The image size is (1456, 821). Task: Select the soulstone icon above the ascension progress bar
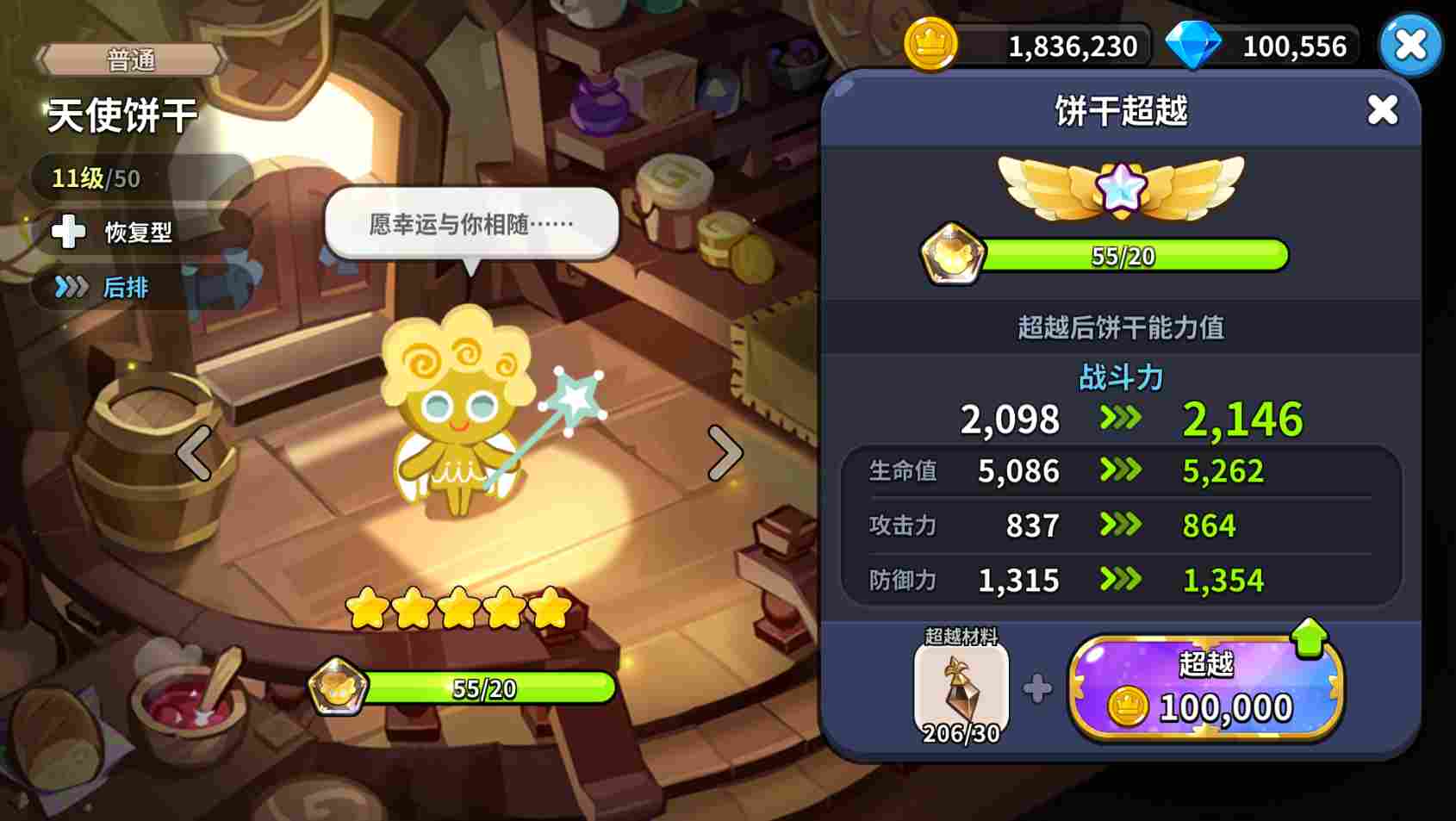point(953,254)
